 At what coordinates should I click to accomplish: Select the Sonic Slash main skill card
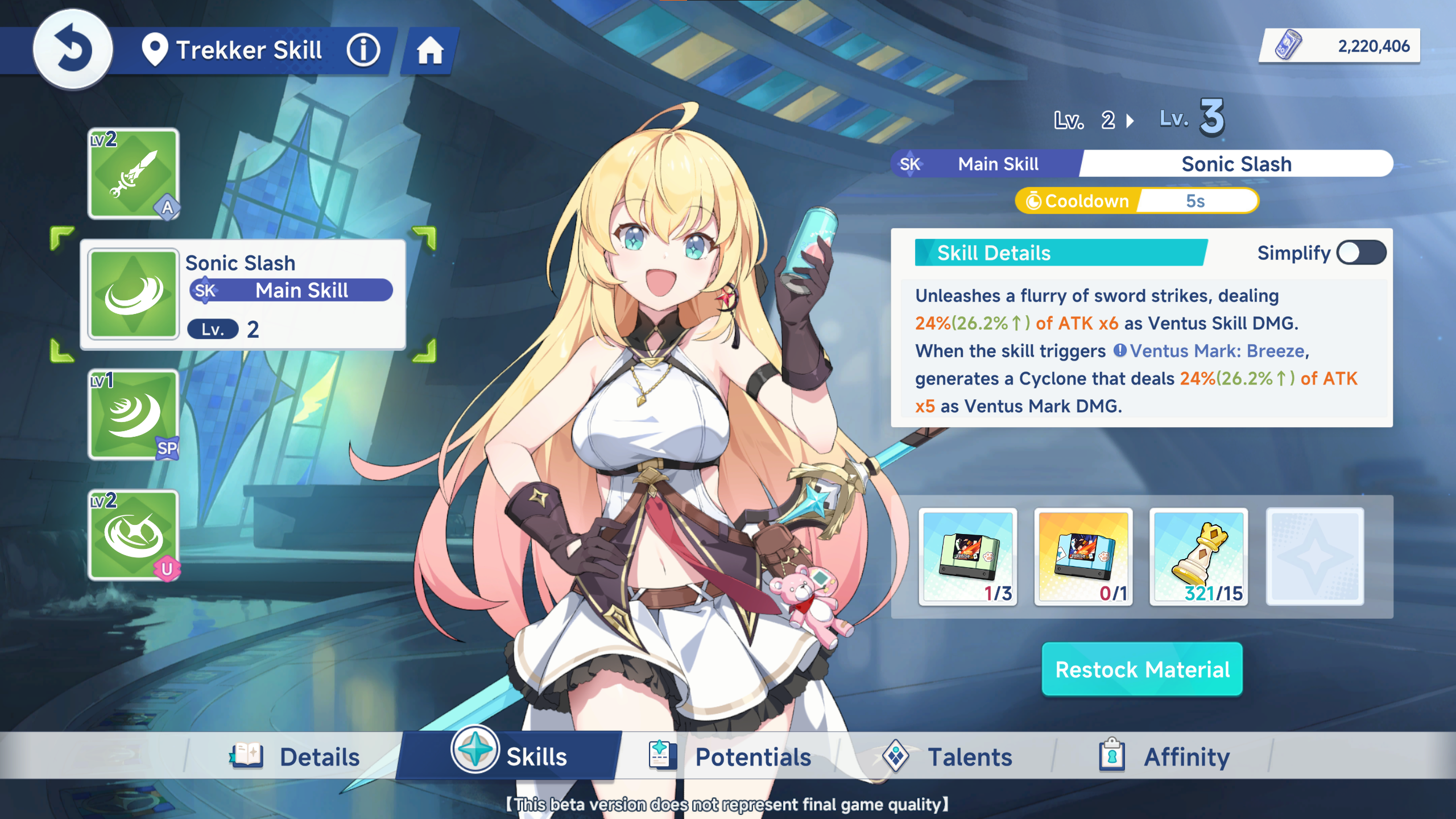(x=243, y=294)
